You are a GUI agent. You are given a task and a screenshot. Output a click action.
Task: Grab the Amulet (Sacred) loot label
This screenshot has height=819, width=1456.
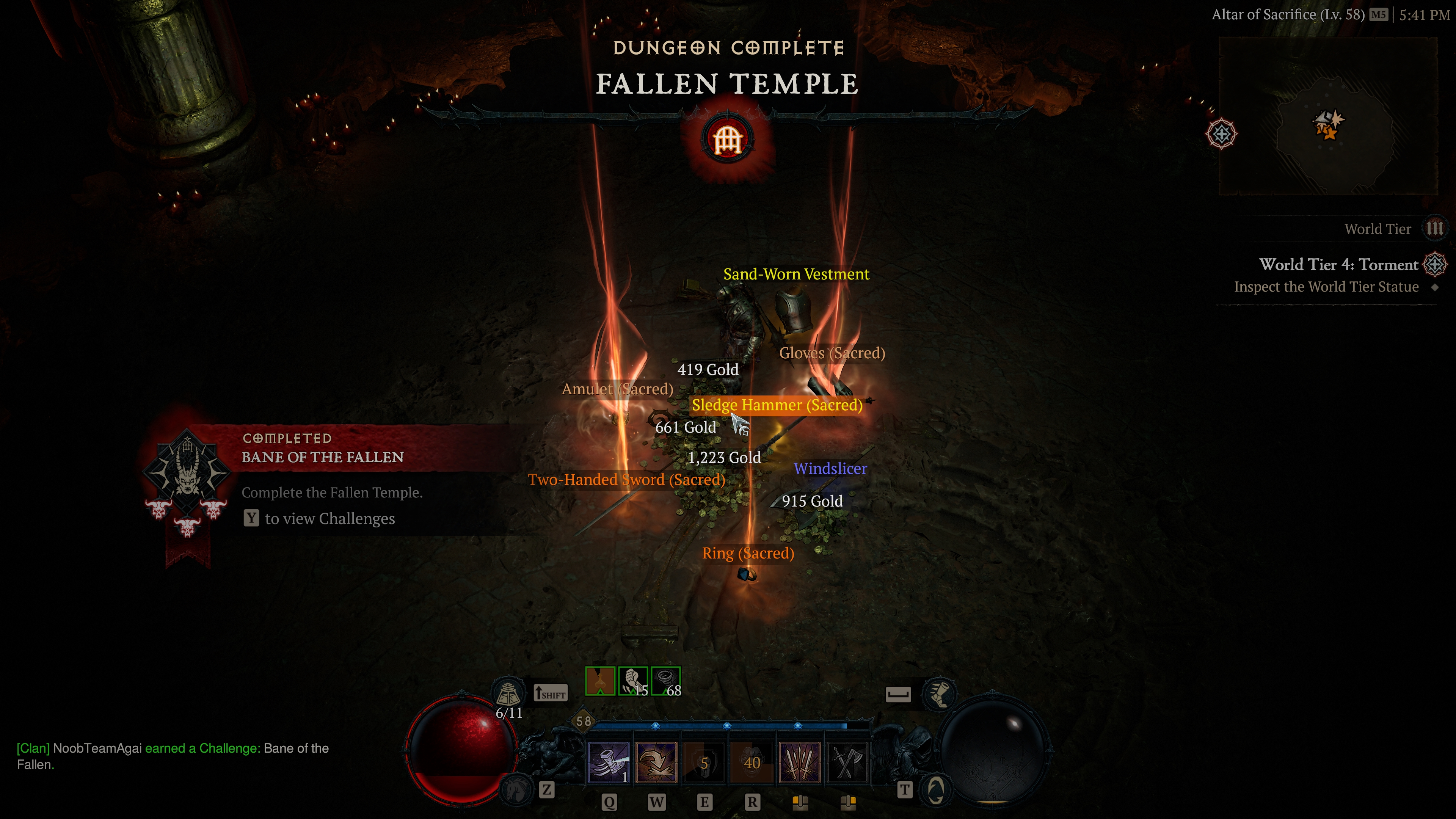(x=617, y=389)
